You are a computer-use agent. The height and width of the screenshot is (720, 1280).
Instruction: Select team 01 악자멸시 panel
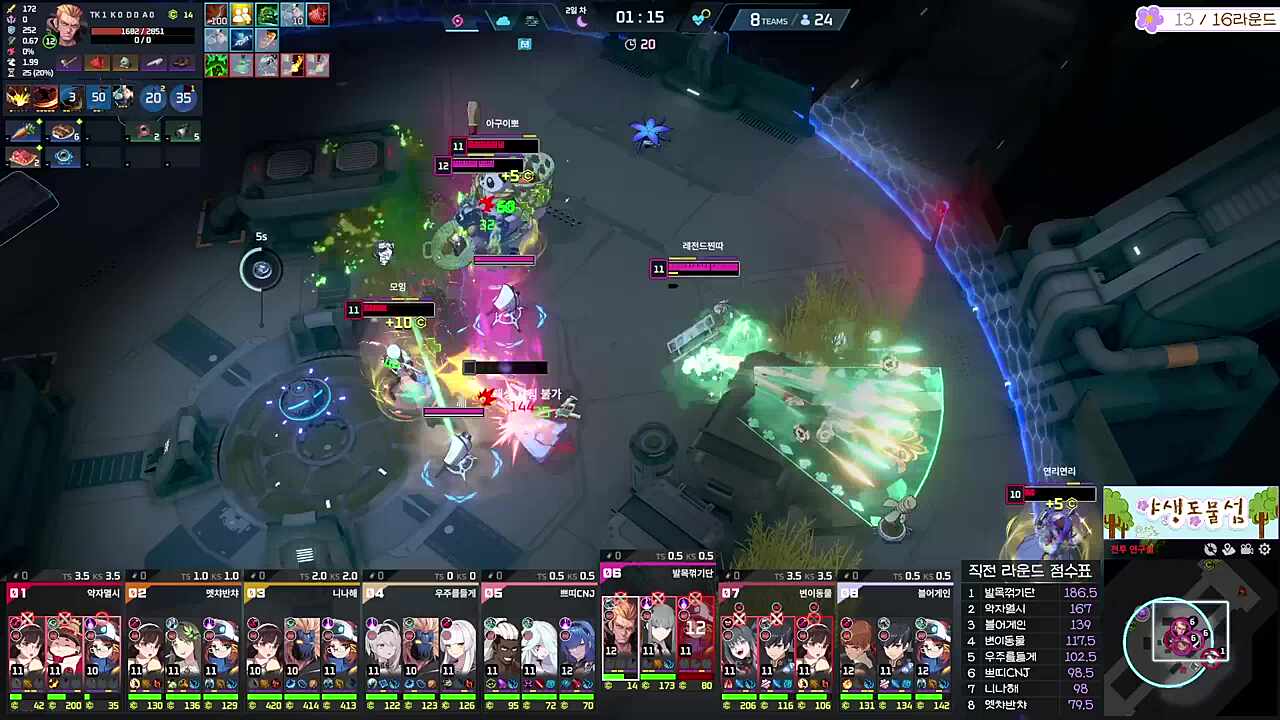coord(64,640)
